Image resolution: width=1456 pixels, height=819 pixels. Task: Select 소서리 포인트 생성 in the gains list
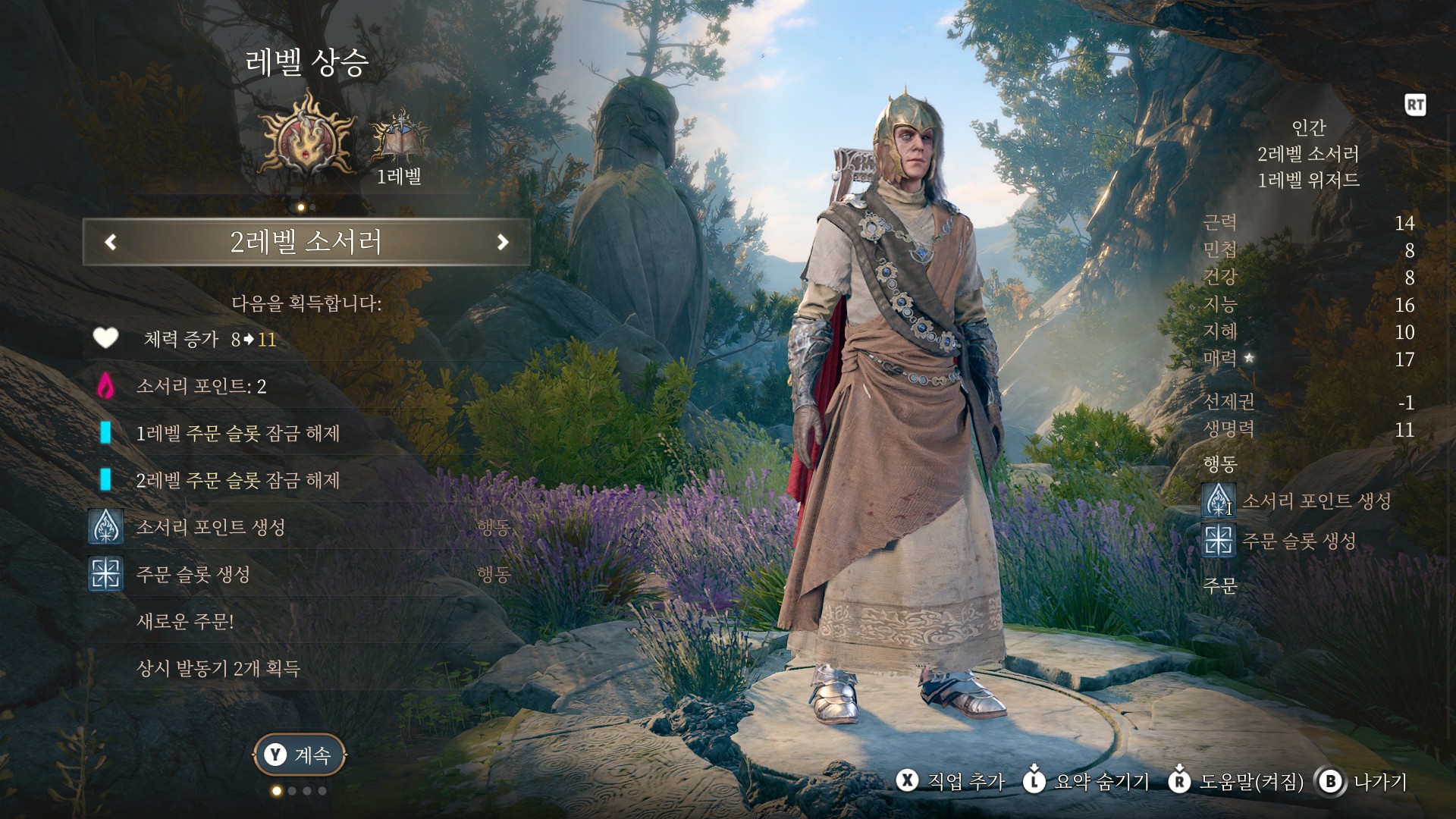point(210,528)
